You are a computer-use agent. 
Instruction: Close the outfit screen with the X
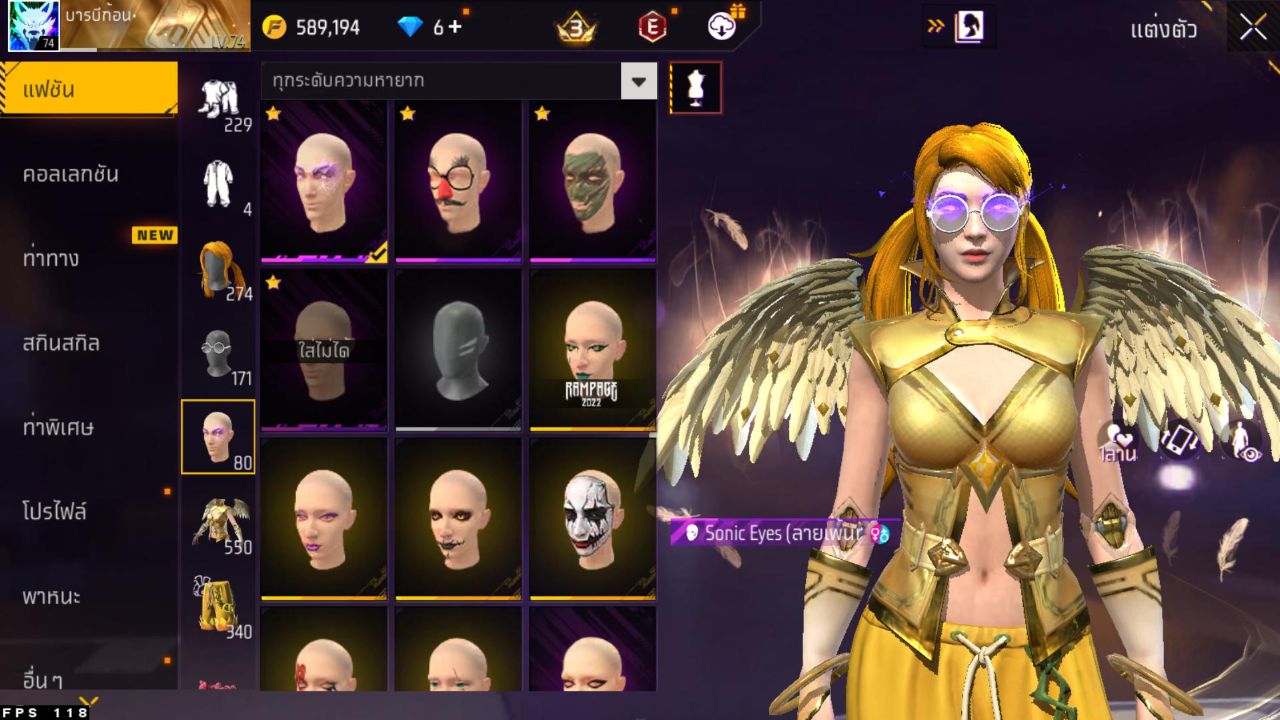pos(1253,28)
